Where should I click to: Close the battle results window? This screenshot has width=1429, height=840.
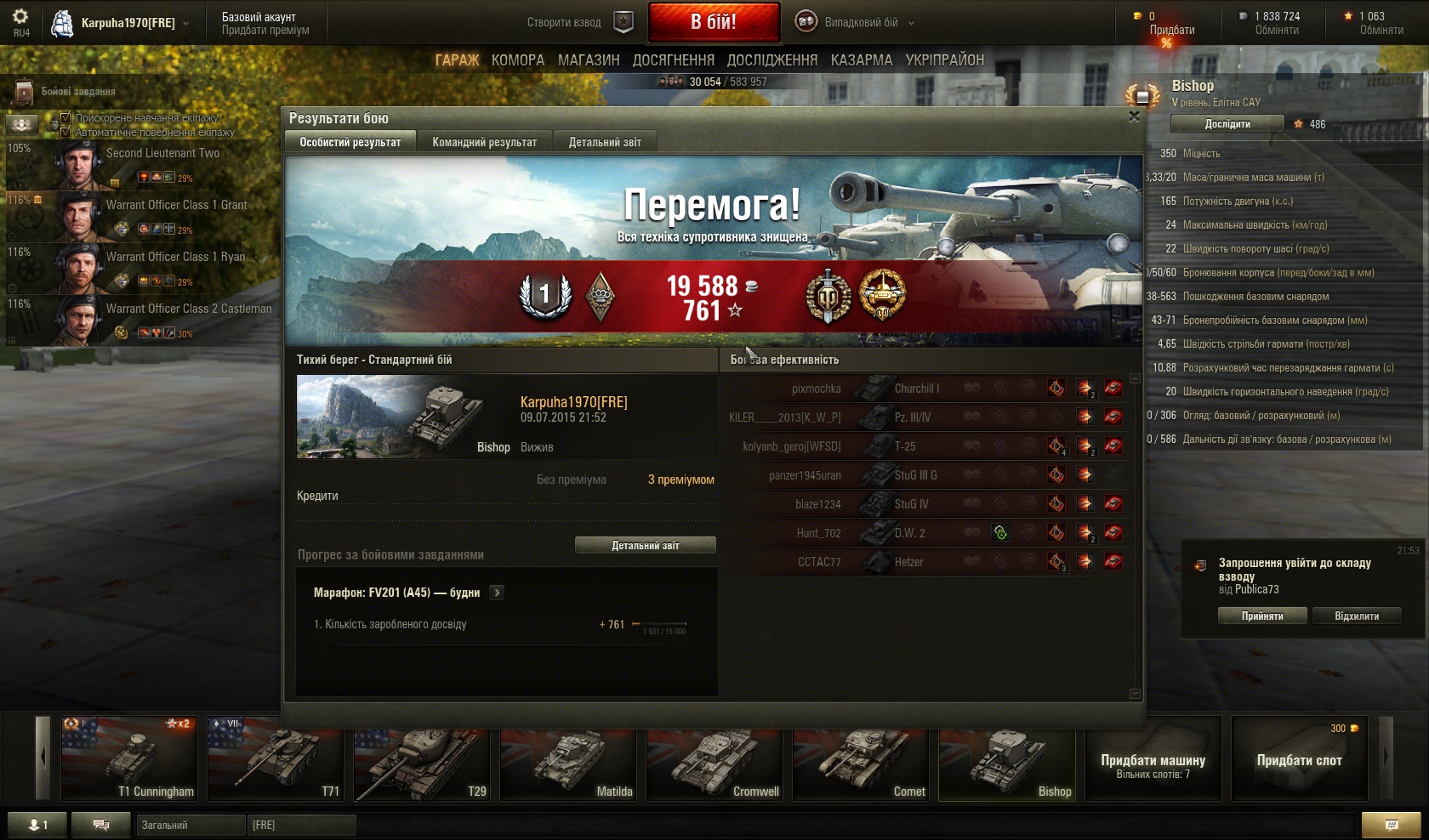click(1134, 116)
